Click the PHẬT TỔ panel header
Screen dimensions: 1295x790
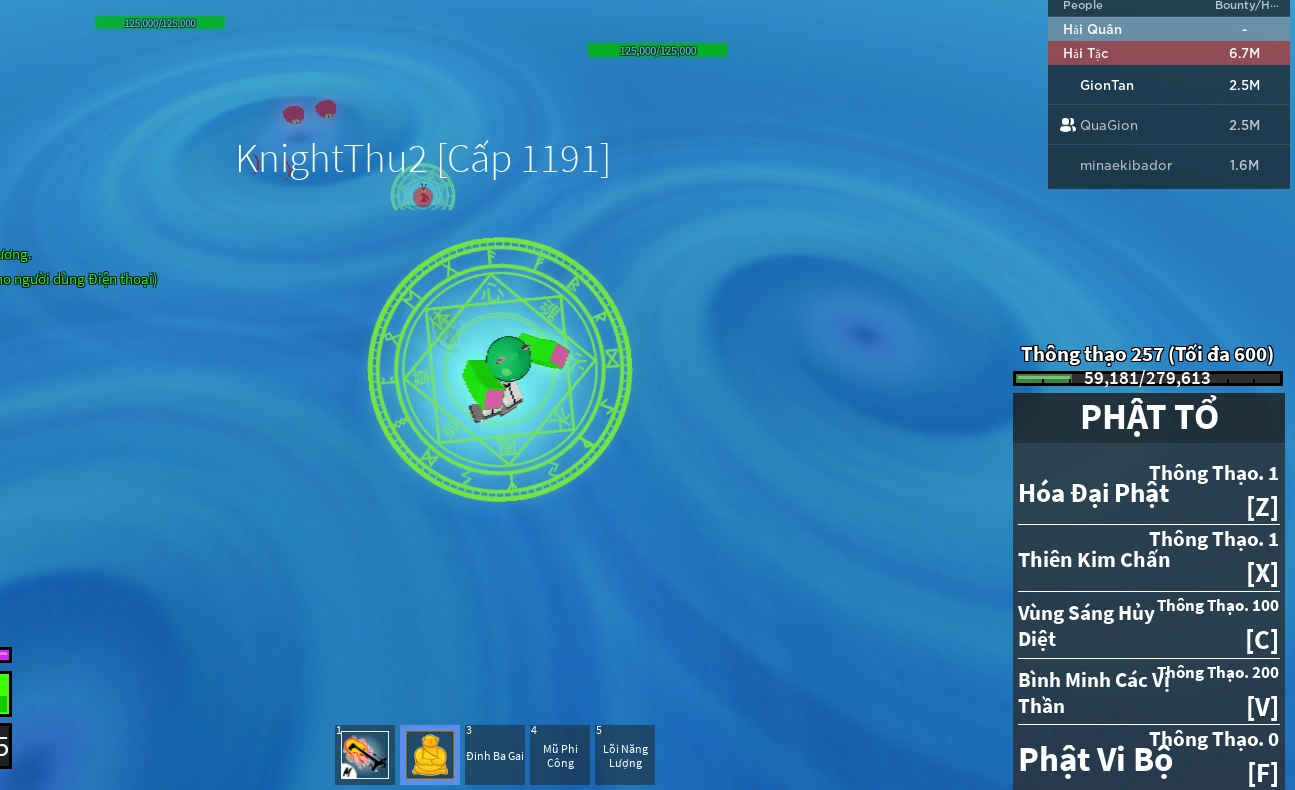point(1148,417)
